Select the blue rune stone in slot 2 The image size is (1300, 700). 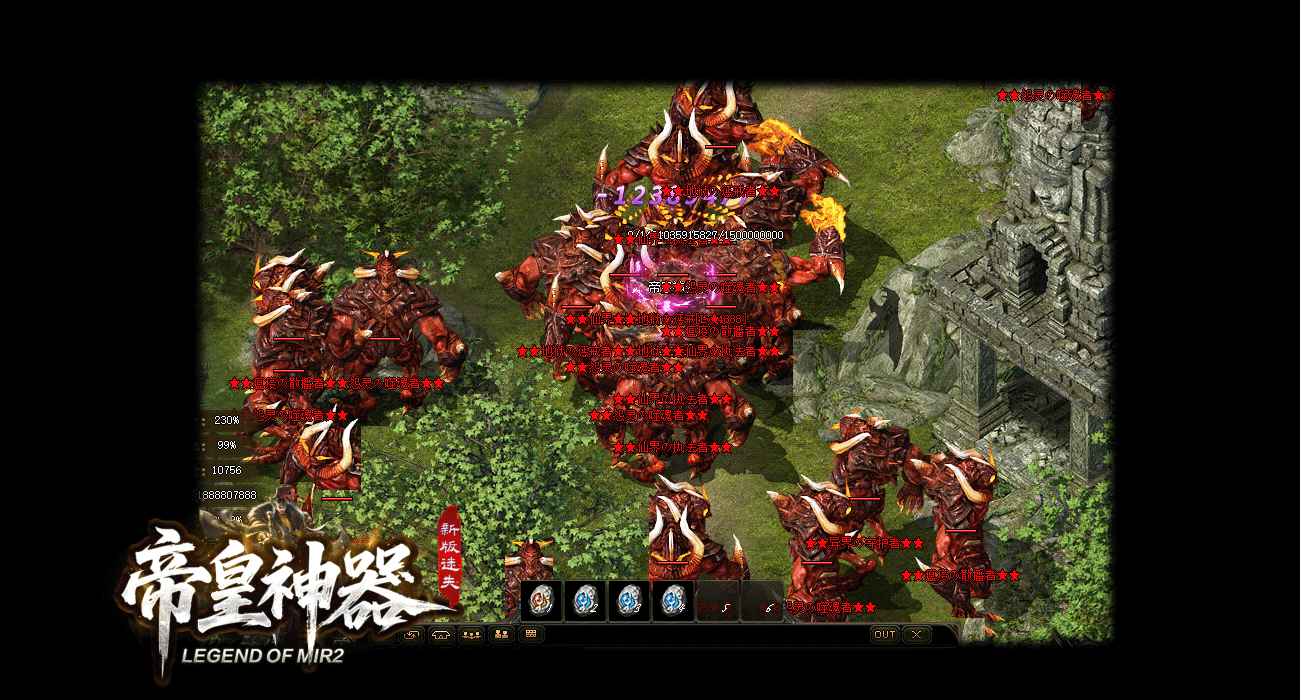pyautogui.click(x=585, y=601)
